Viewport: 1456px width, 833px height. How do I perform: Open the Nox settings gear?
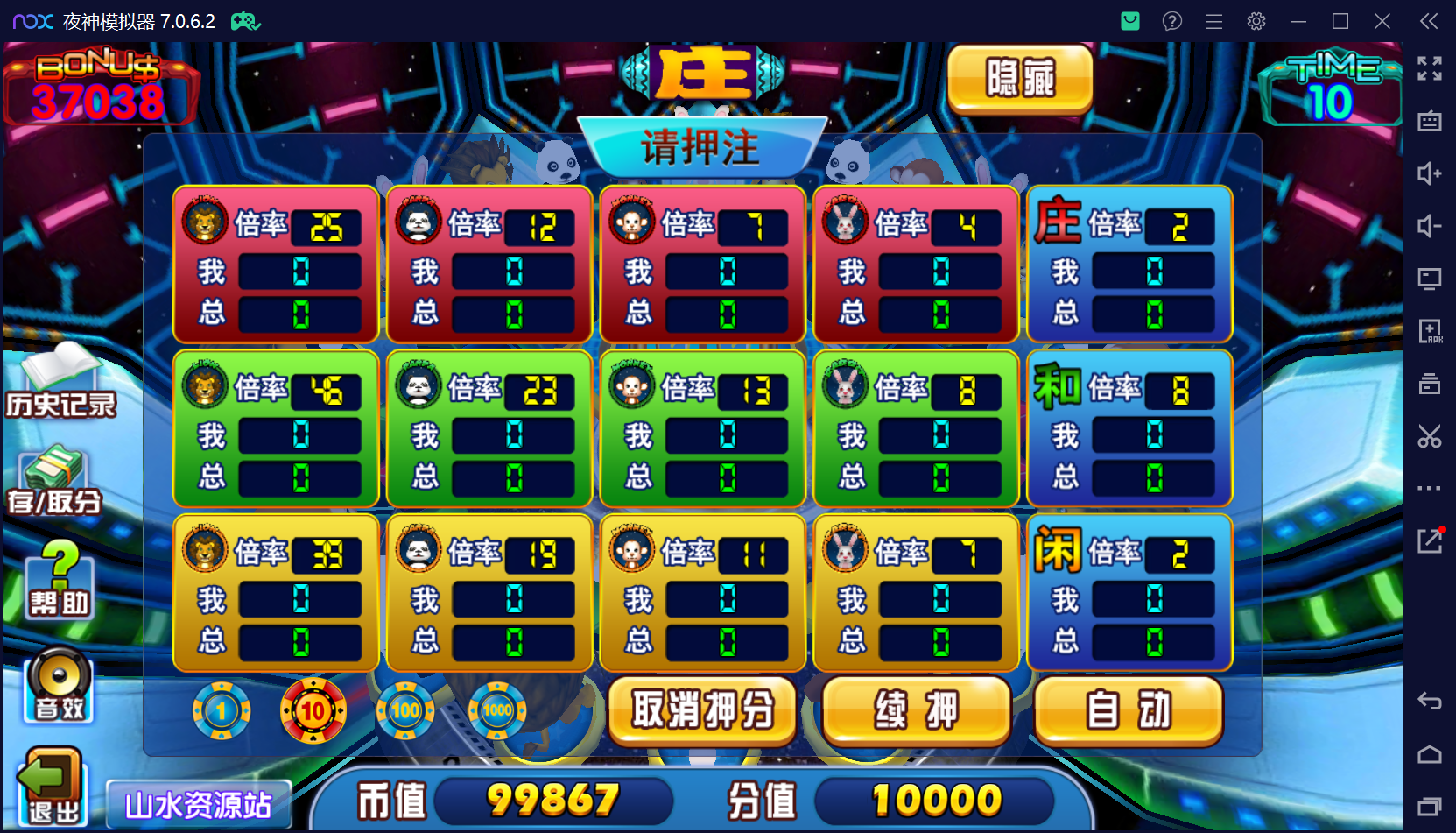click(x=1256, y=21)
